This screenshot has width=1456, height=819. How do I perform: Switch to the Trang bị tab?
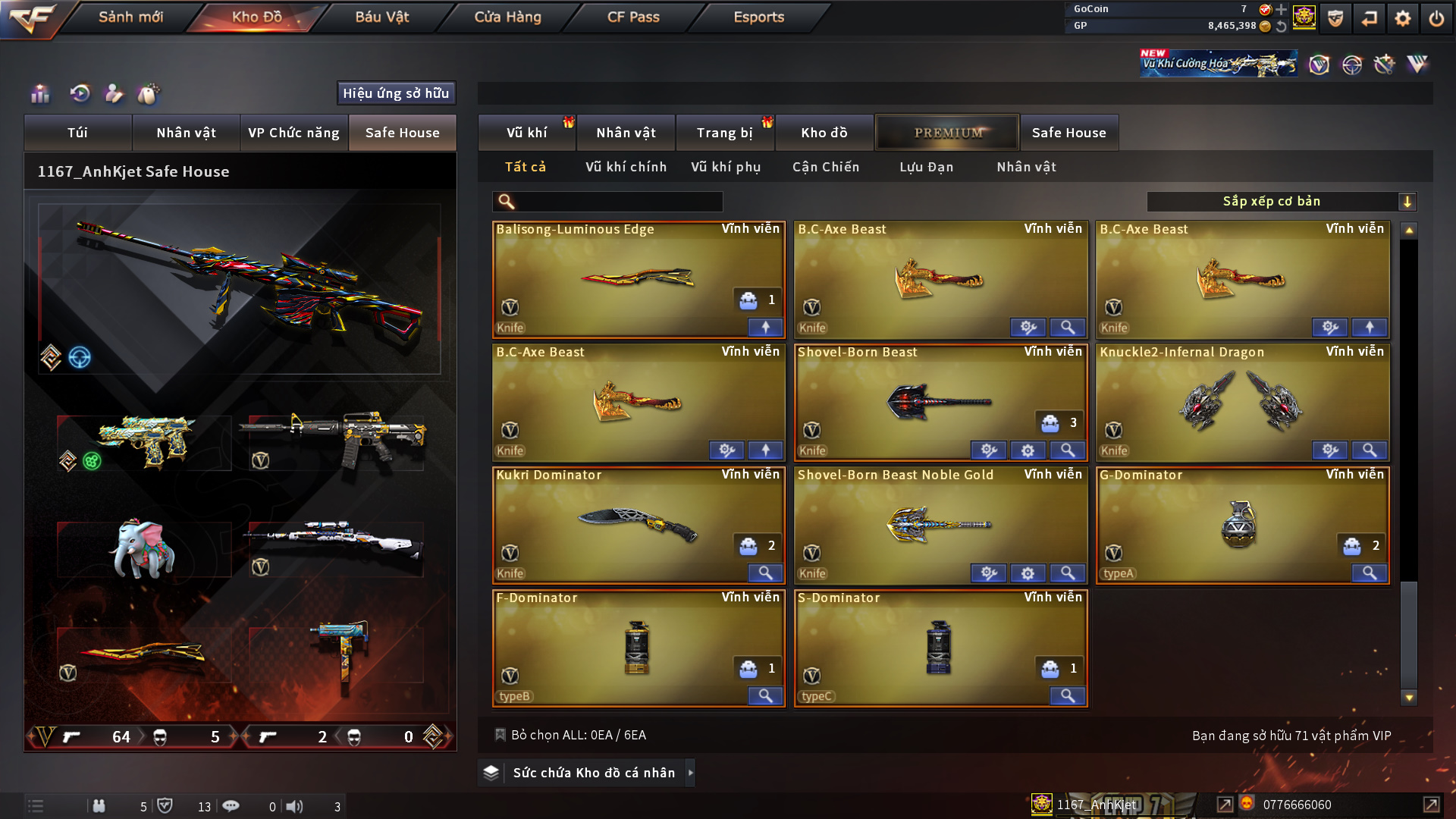[x=724, y=133]
